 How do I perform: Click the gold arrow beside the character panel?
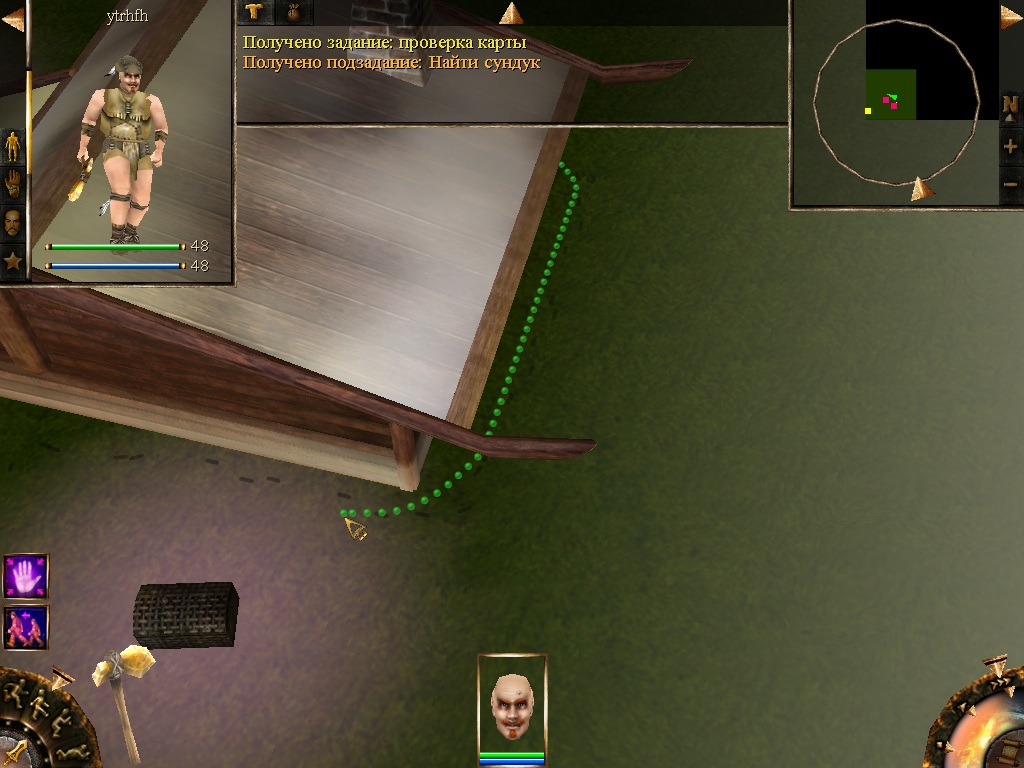(12, 20)
